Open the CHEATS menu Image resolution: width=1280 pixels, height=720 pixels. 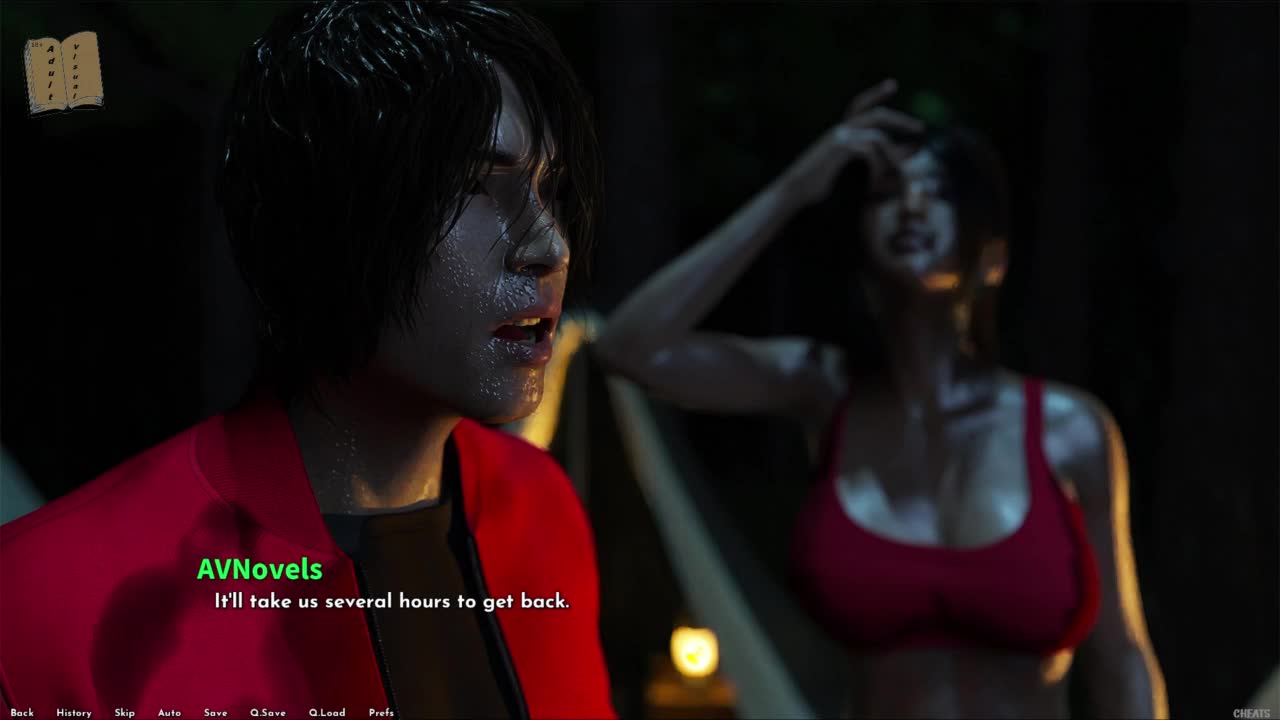(x=1251, y=713)
